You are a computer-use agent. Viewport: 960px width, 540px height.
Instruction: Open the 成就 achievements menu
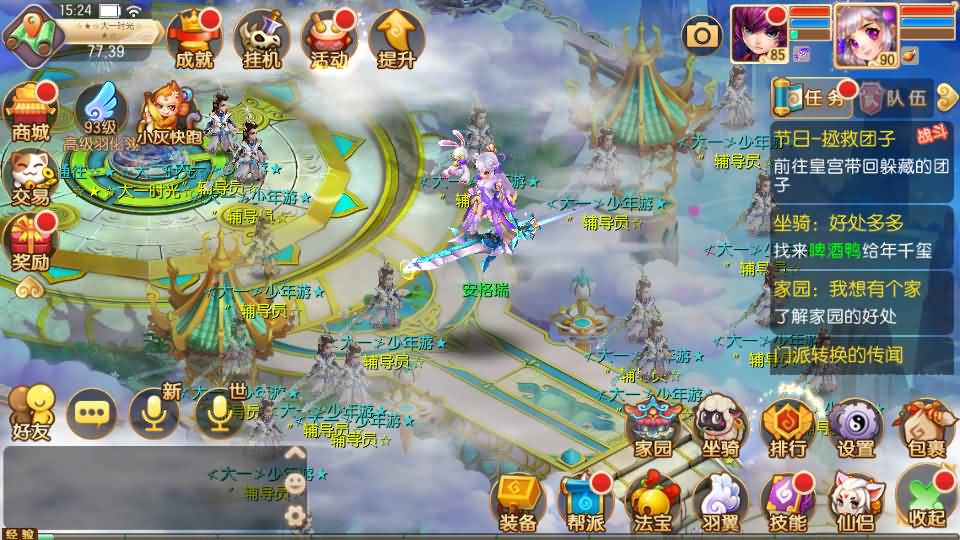point(194,40)
